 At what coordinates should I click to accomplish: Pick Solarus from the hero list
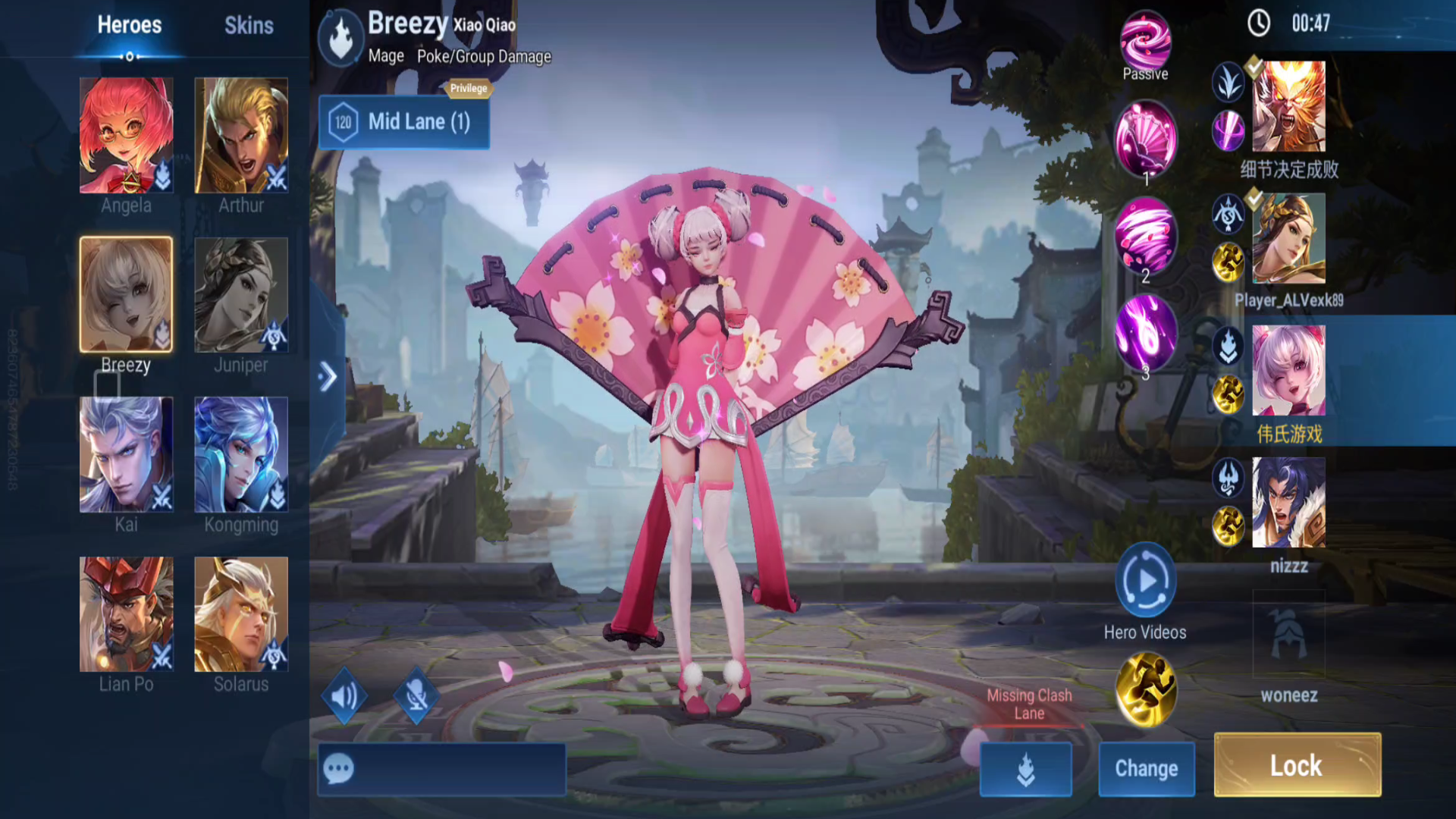(x=241, y=614)
